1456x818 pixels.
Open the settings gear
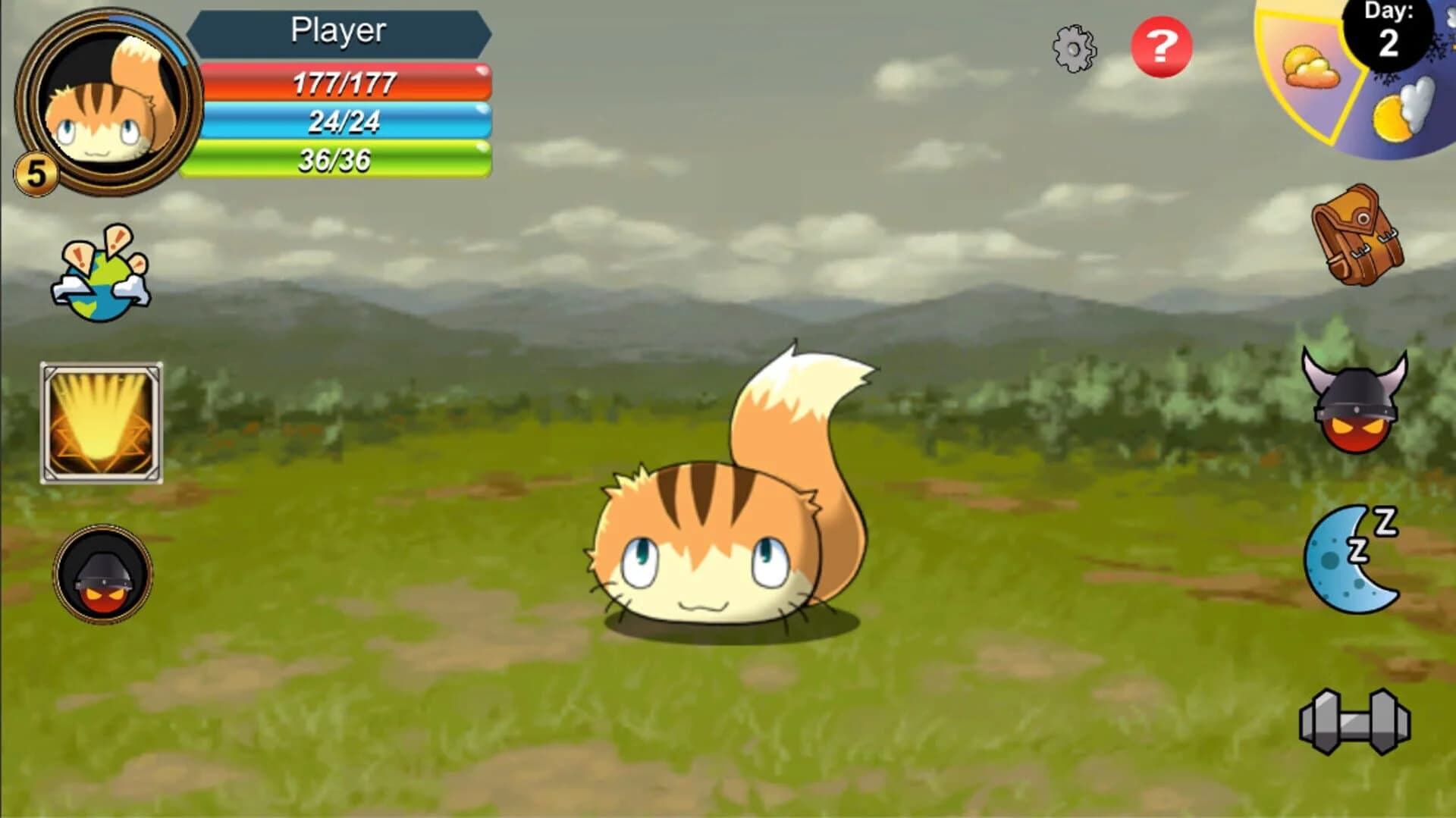tap(1075, 47)
